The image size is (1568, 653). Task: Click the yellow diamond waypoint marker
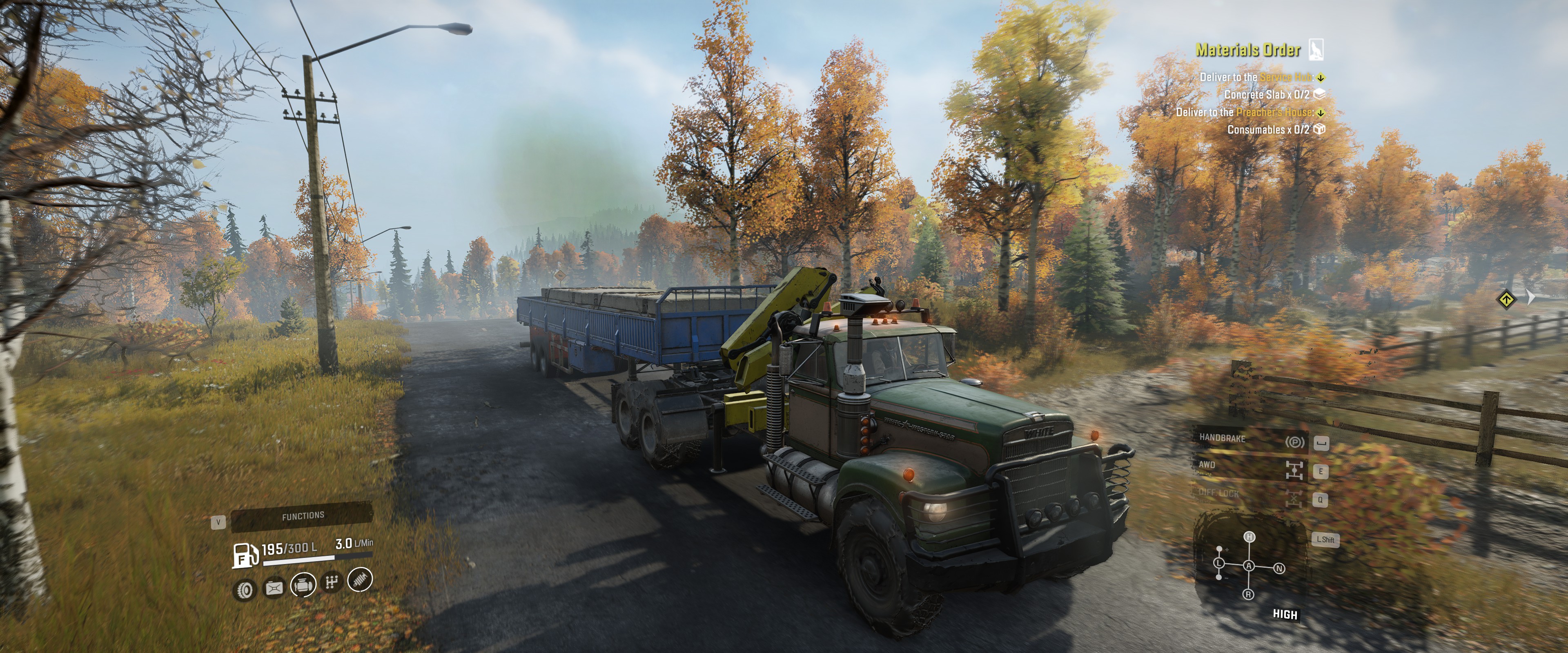[1506, 299]
